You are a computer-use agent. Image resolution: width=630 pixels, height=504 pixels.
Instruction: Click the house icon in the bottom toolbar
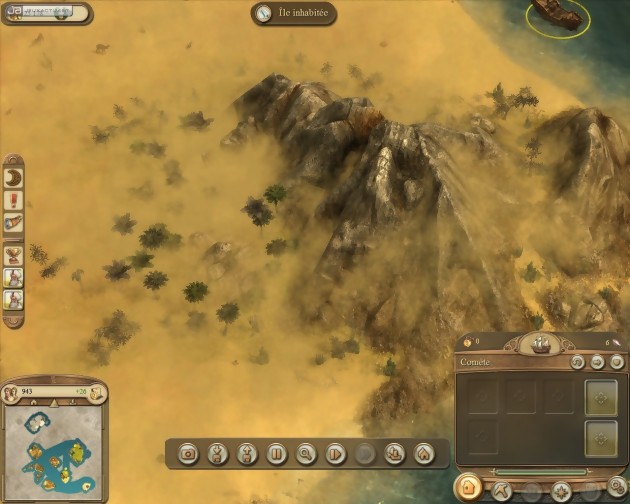(424, 454)
